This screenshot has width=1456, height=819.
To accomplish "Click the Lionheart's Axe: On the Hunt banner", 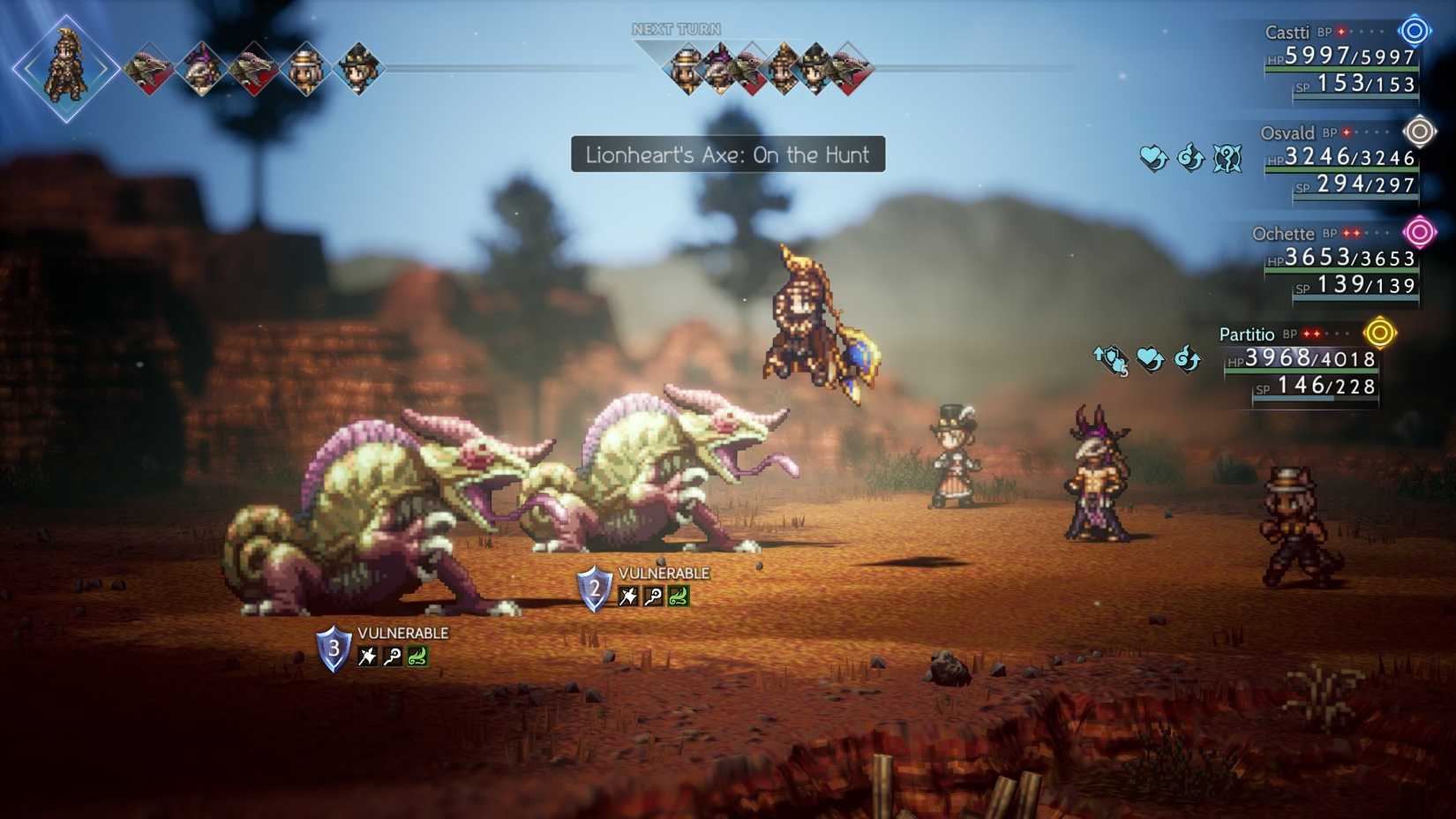I will point(726,155).
